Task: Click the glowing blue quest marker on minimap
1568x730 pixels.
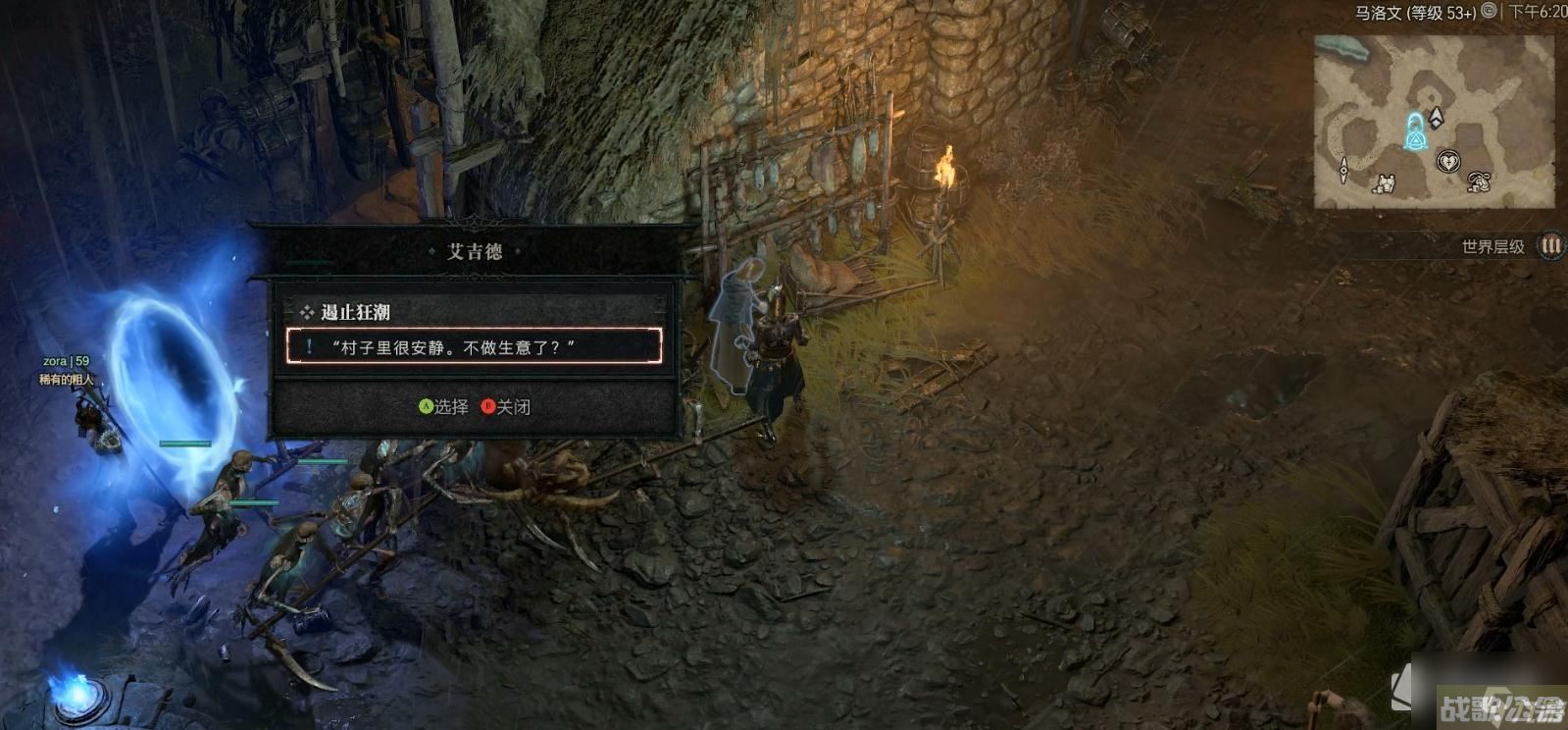Action: point(1415,135)
